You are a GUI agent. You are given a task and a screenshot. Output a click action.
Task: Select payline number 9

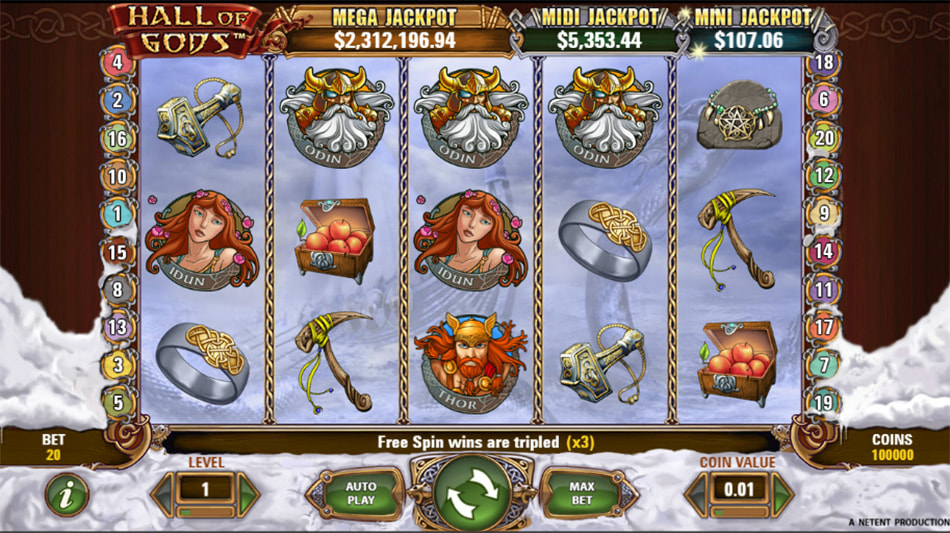825,213
